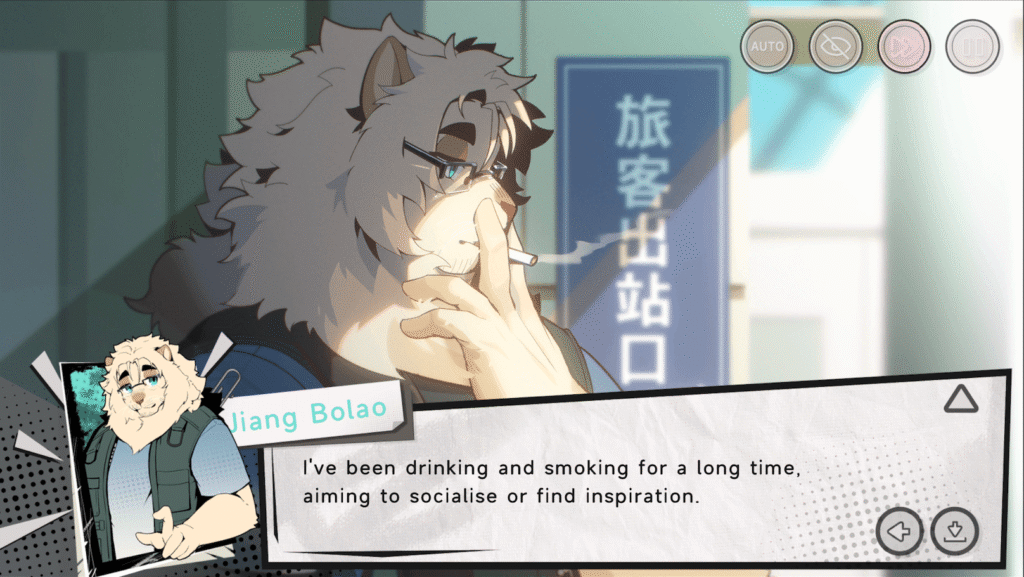This screenshot has width=1024, height=577.
Task: Click the pause button
Action: click(972, 46)
